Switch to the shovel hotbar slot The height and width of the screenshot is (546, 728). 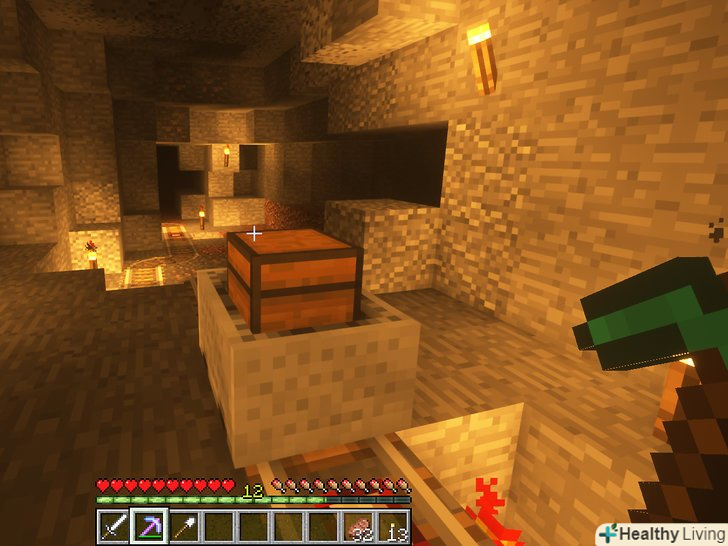(x=184, y=526)
